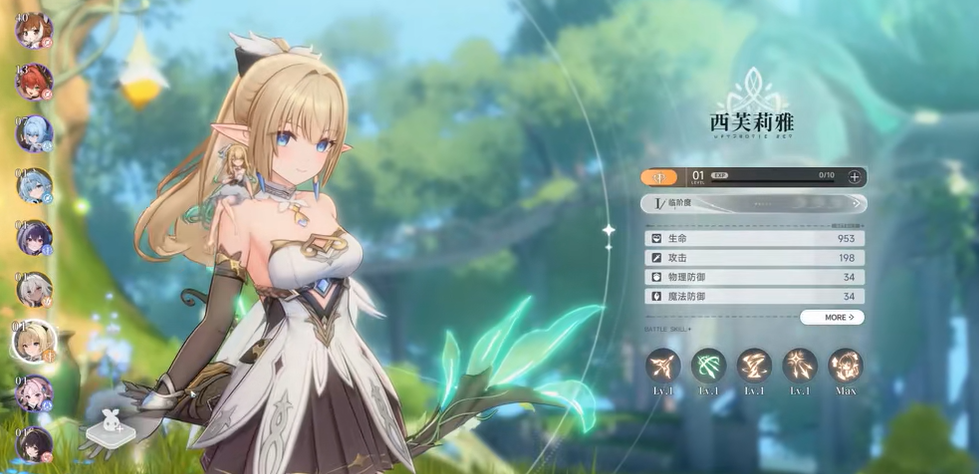Select the green battle skill icon
Screen dimensions: 979x474
click(x=709, y=365)
